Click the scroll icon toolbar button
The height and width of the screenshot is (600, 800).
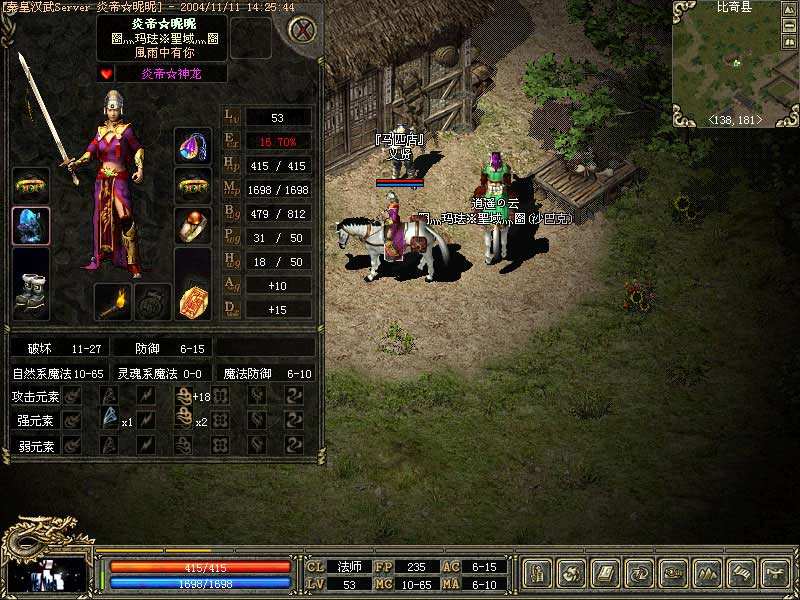(740, 573)
